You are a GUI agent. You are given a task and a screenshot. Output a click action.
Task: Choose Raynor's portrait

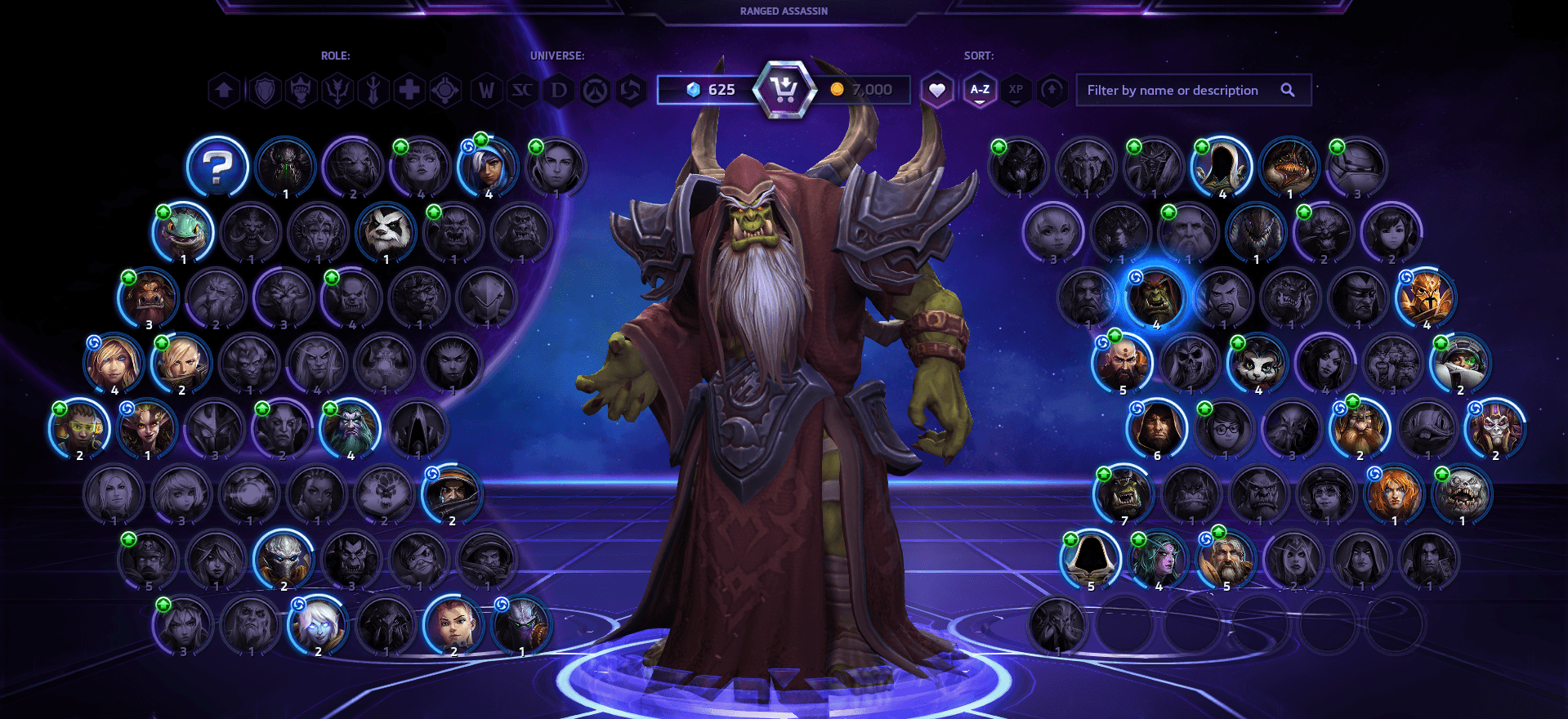[x=452, y=494]
